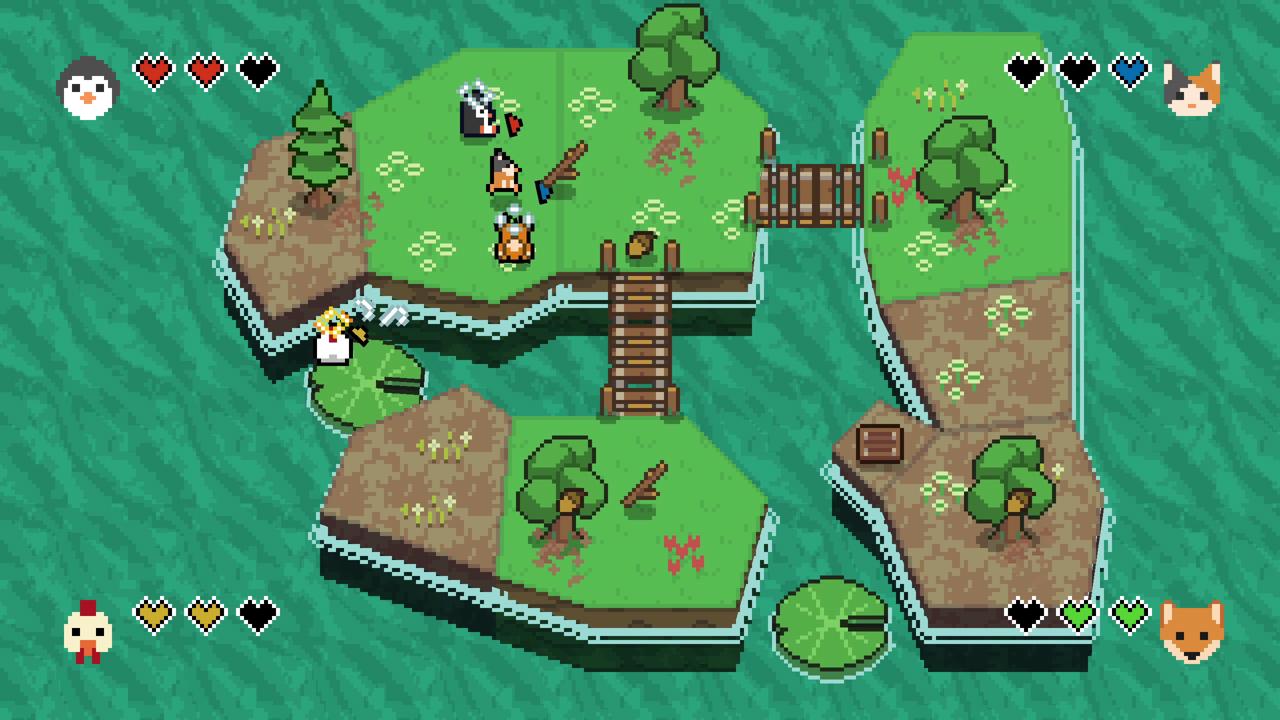
Task: Click the chicken player avatar portrait
Action: pos(88,630)
